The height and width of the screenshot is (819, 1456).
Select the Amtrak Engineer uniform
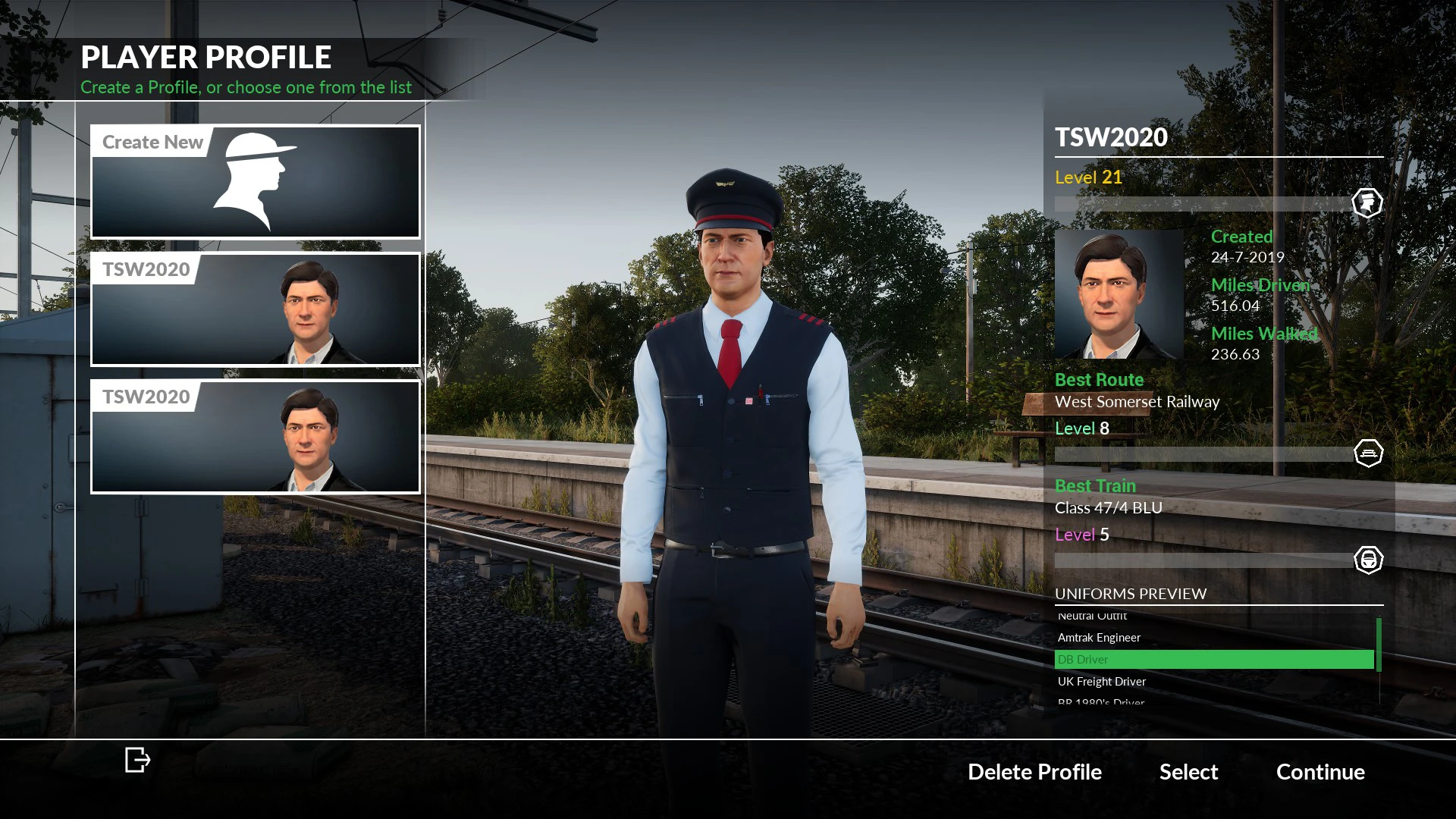1098,637
